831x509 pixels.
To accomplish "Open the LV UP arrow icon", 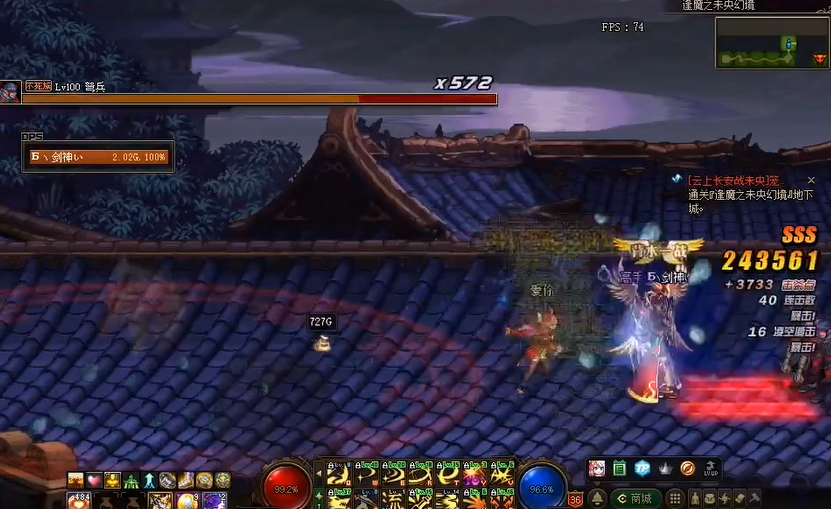I will click(x=710, y=468).
